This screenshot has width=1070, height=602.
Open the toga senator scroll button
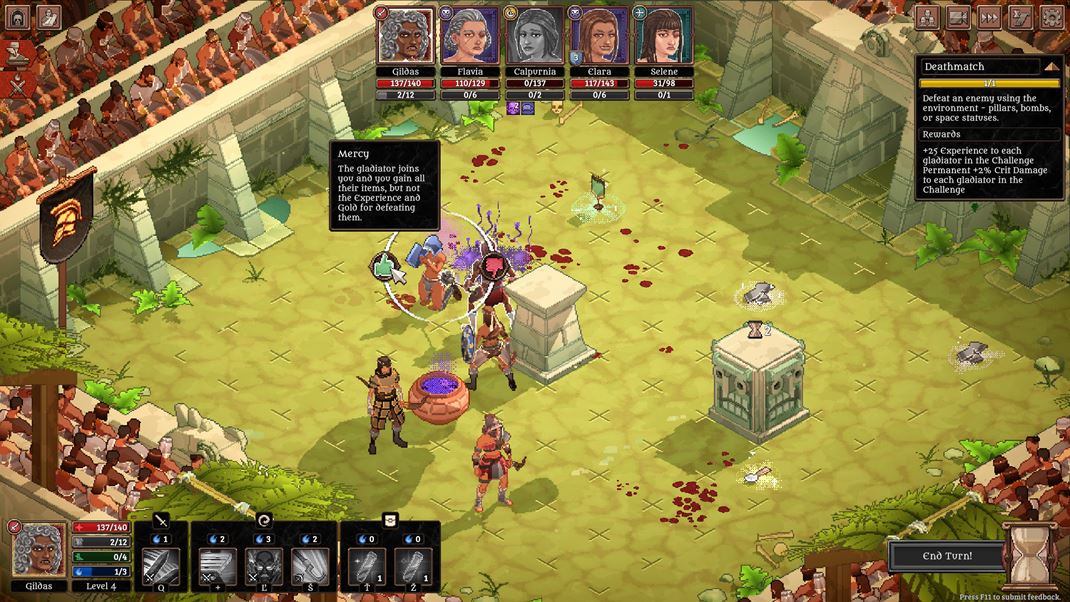pyautogui.click(x=49, y=17)
